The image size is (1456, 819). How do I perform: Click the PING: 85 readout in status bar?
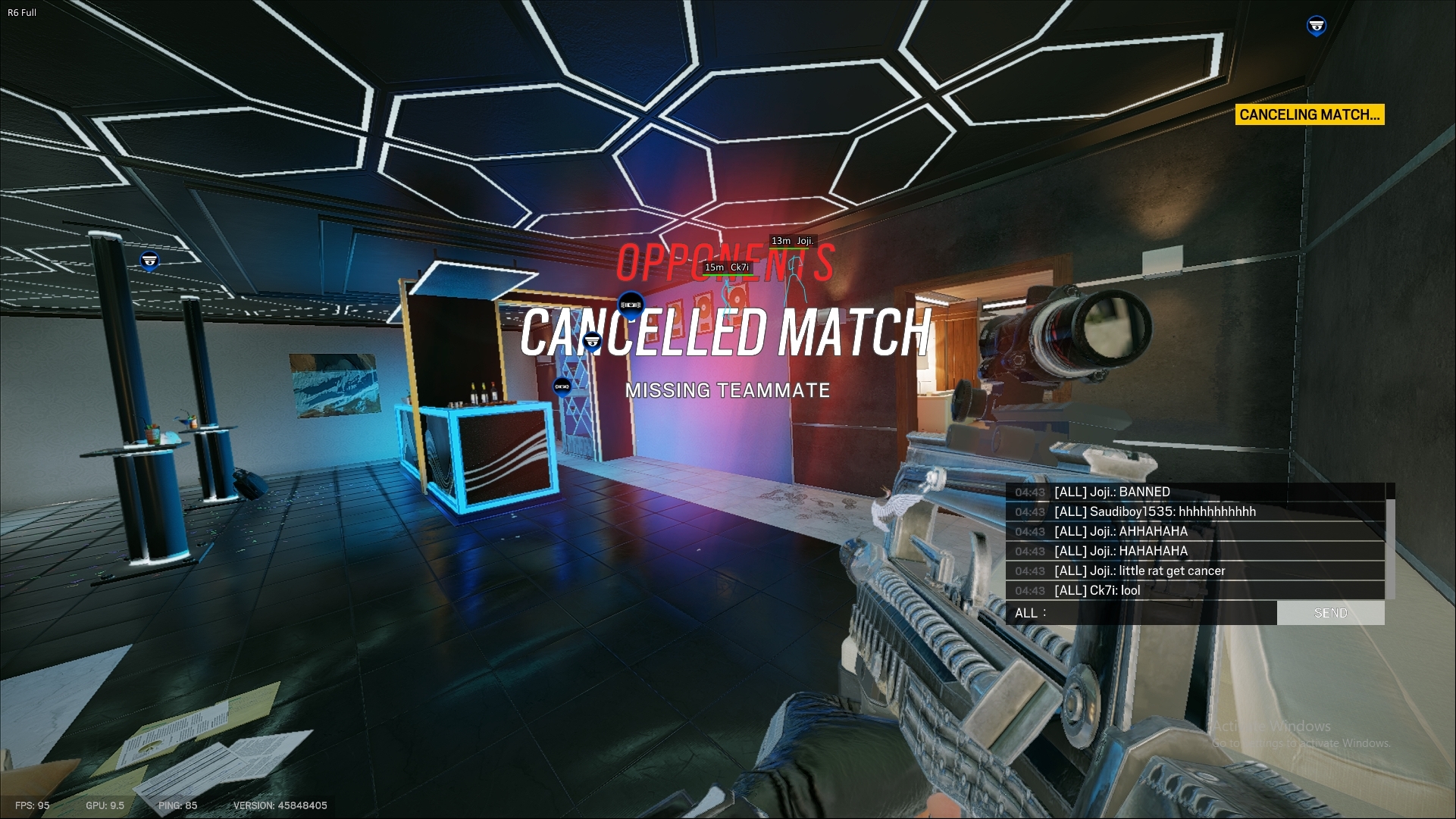(176, 806)
